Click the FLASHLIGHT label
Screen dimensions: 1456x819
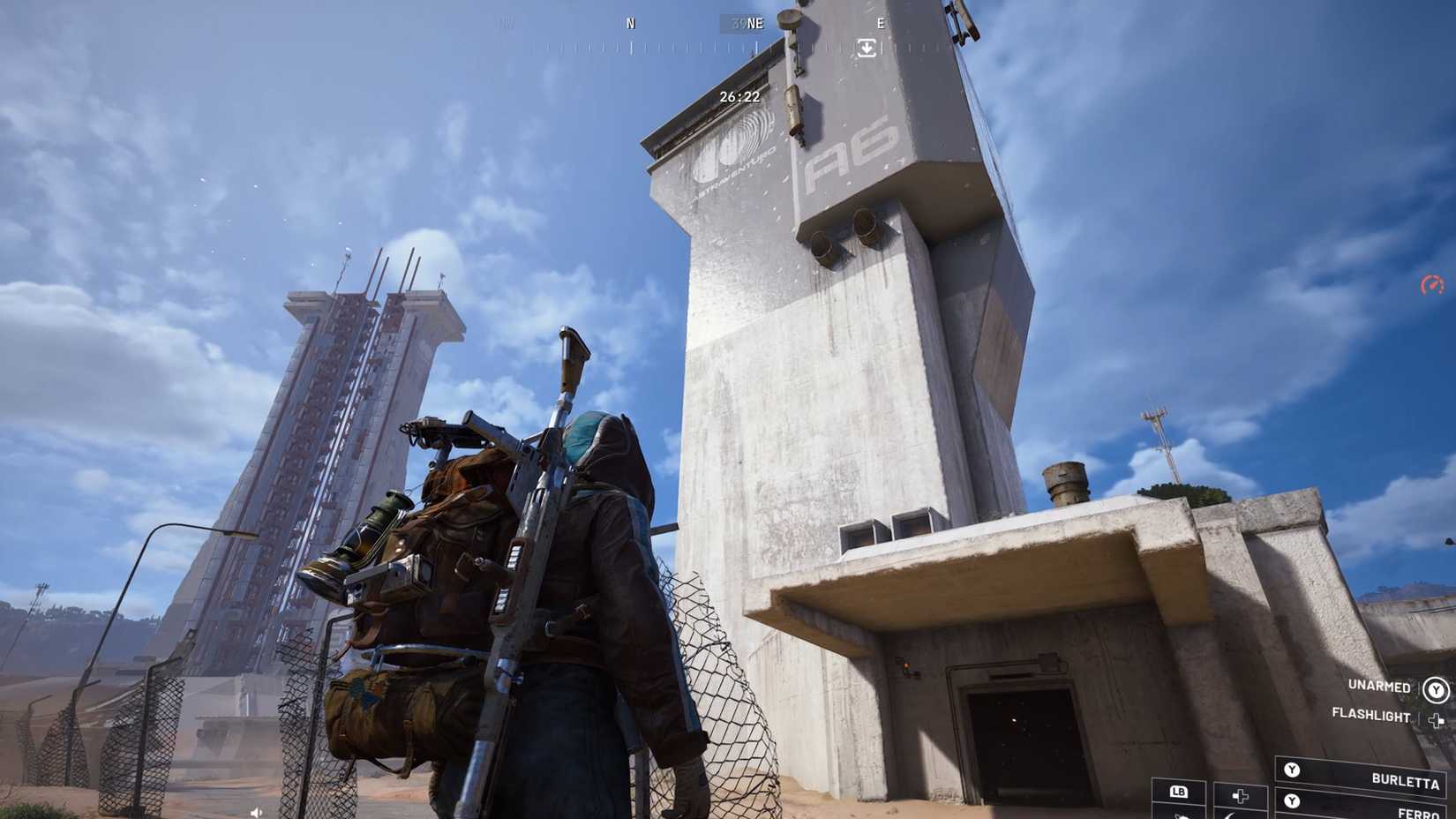(1370, 715)
